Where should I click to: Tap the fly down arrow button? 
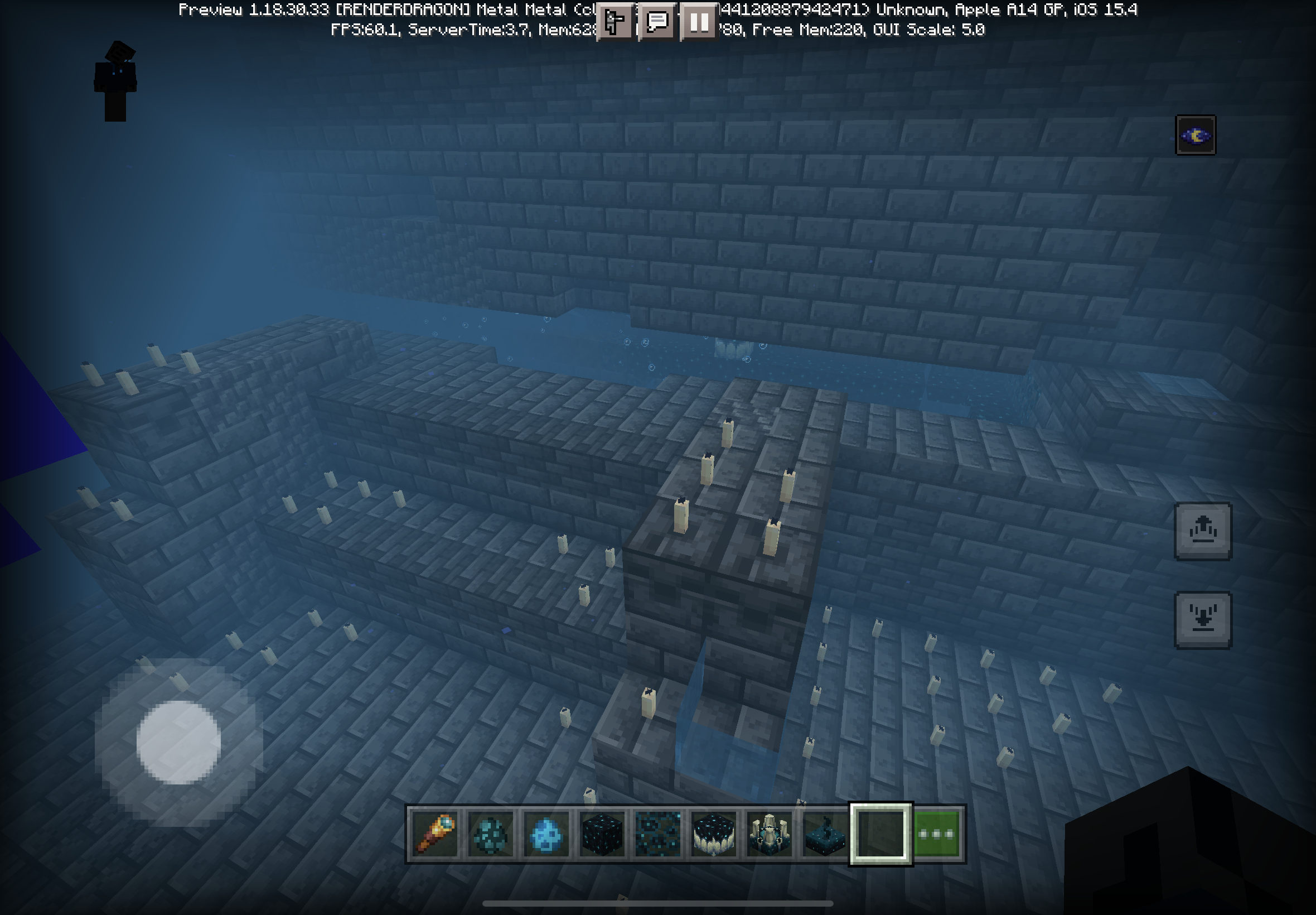tap(1203, 620)
